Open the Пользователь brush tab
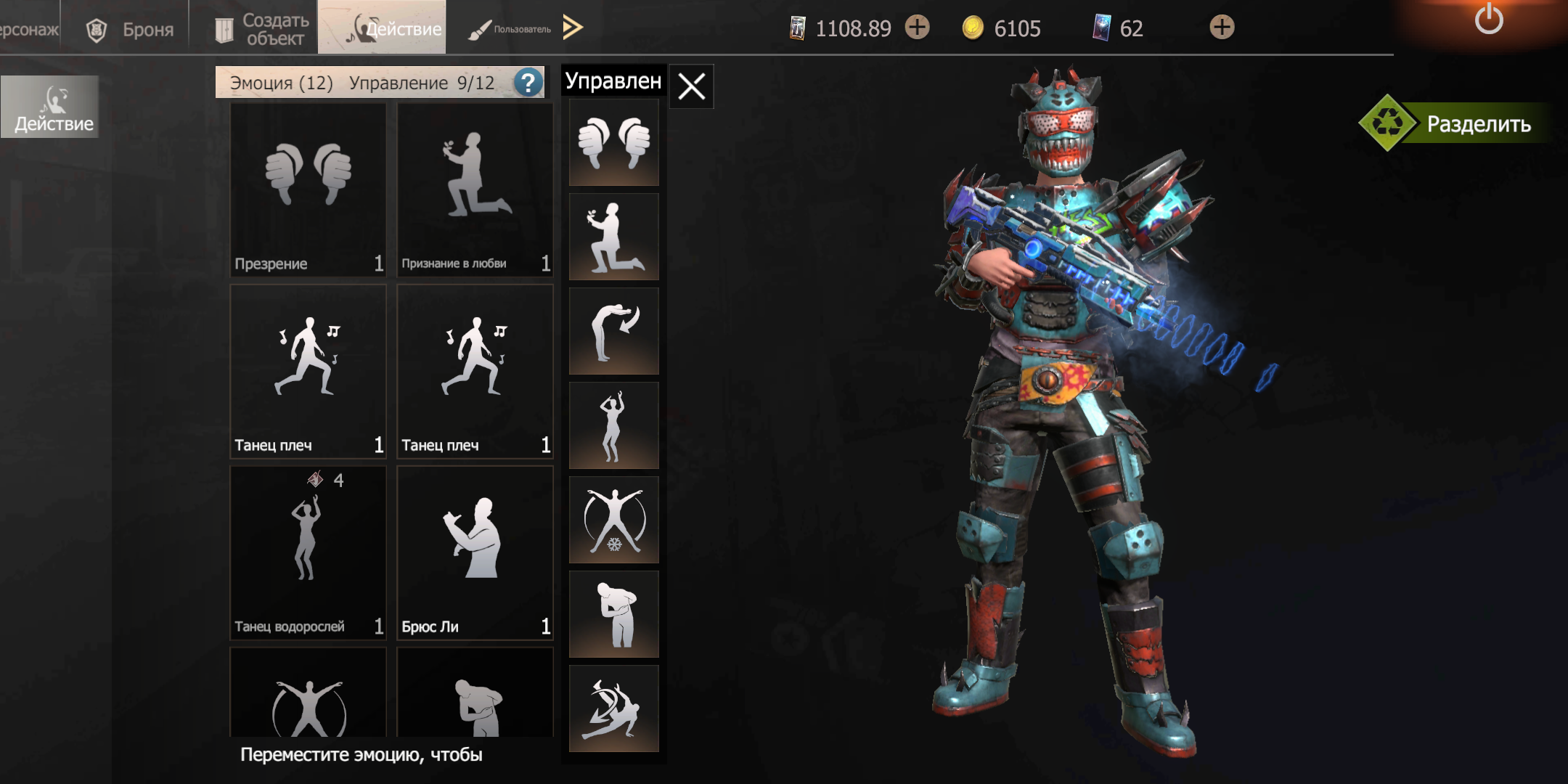 pos(510,29)
